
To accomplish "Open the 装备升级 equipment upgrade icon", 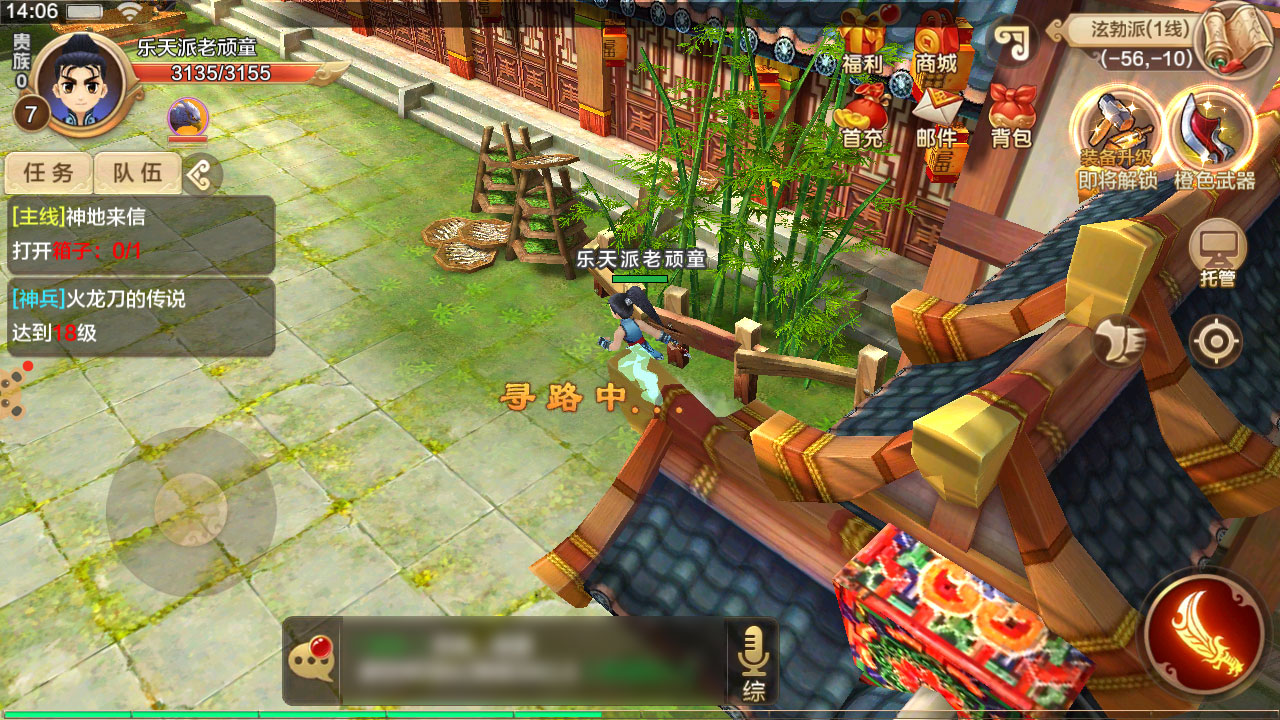I will coord(1116,137).
